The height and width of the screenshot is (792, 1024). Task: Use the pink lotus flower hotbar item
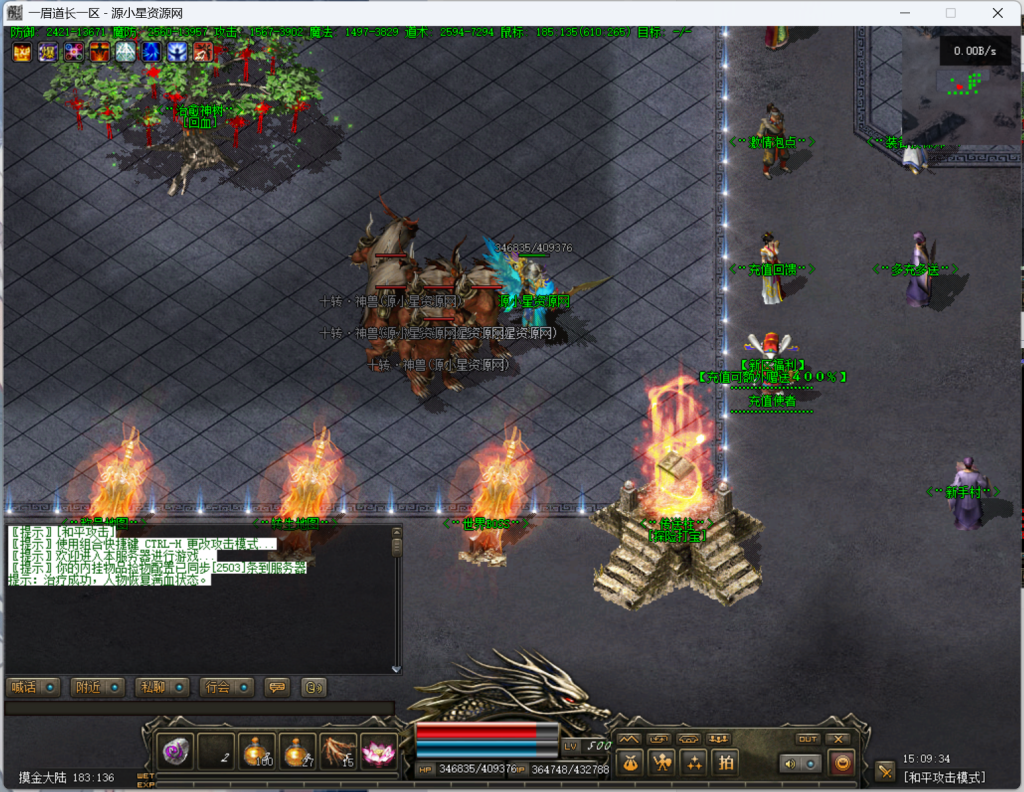click(x=379, y=752)
